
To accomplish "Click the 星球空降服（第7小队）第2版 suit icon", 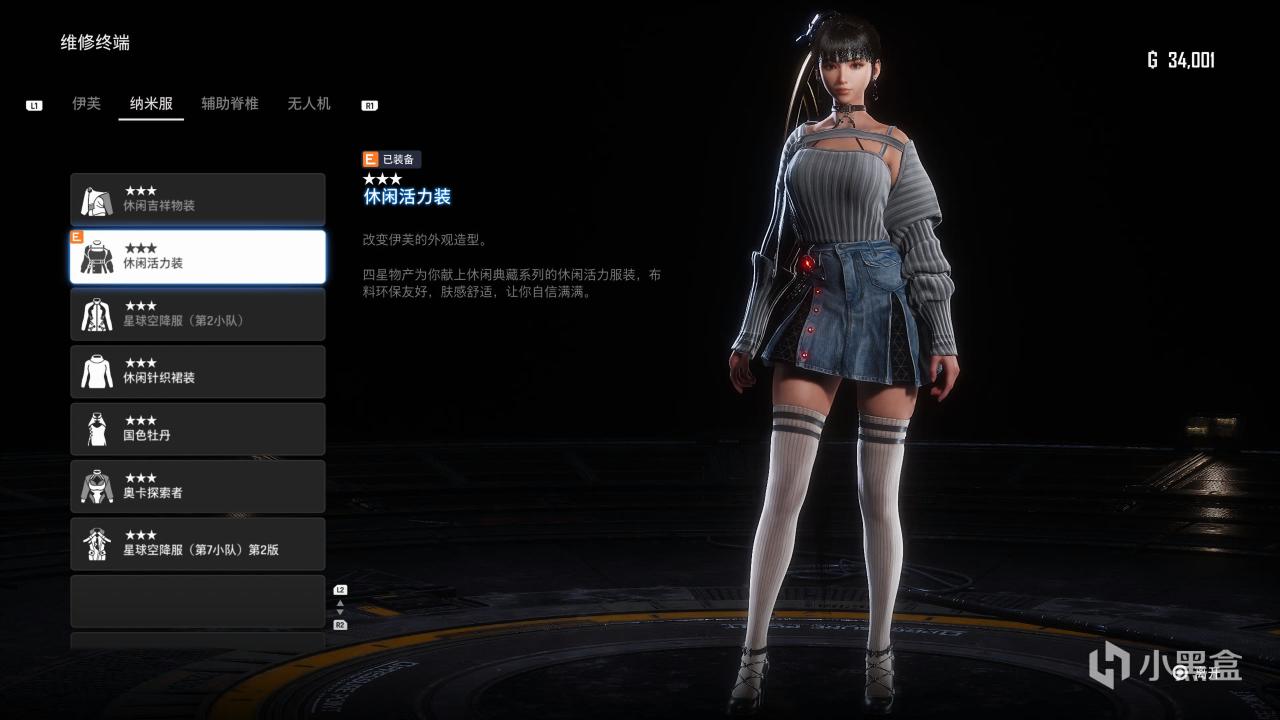I will pos(96,543).
